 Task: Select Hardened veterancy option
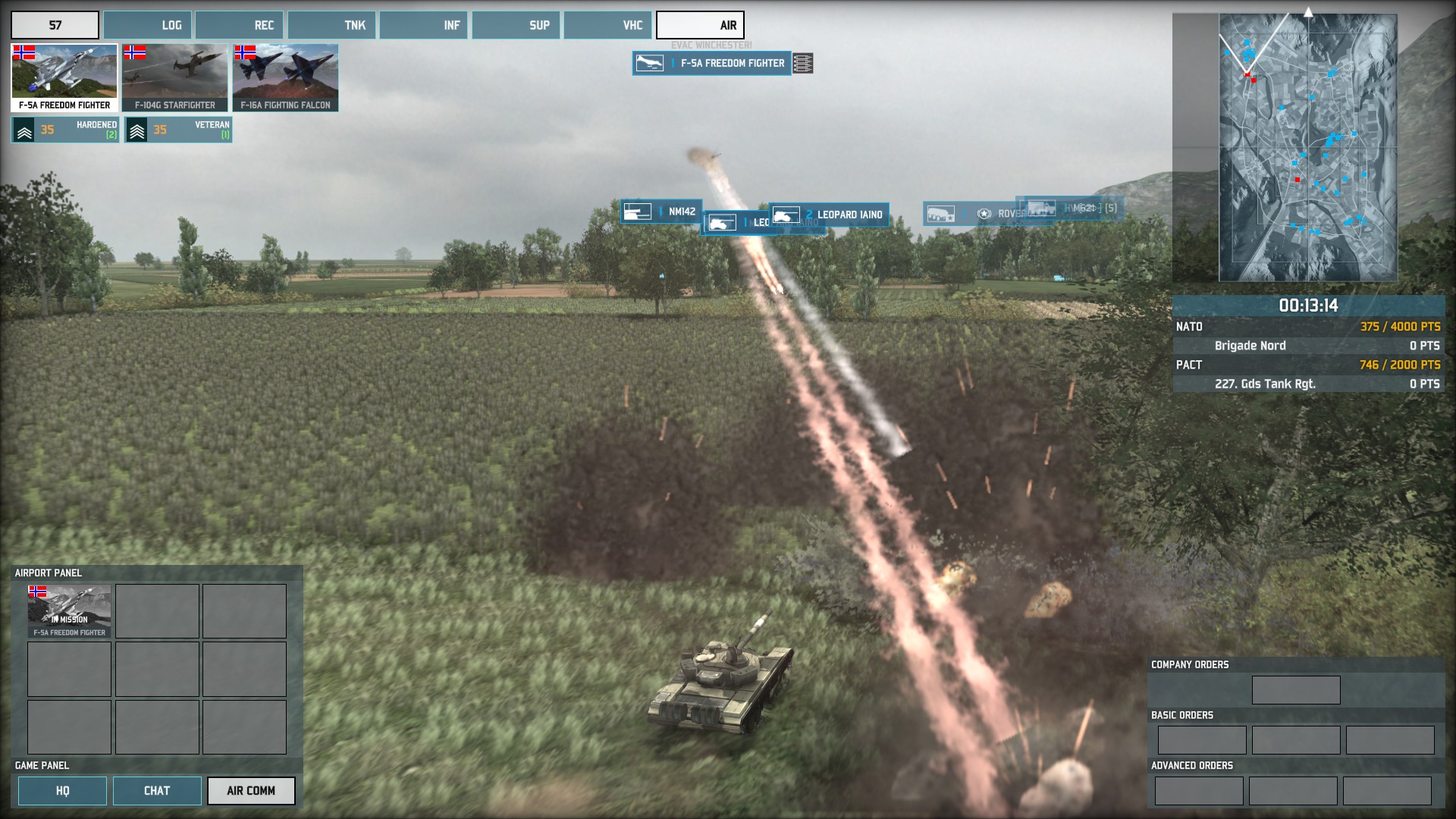tap(65, 130)
